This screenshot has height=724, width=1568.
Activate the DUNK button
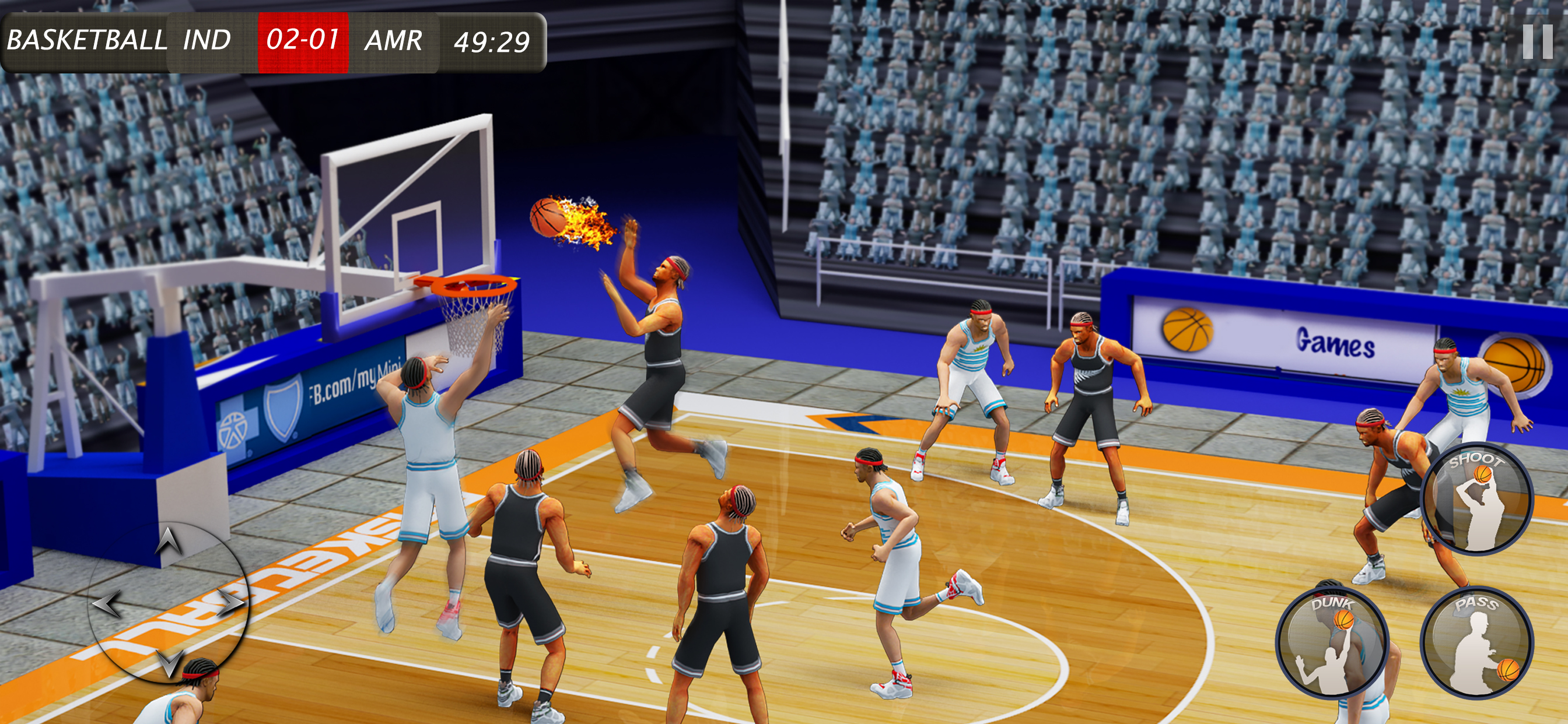pyautogui.click(x=1331, y=643)
